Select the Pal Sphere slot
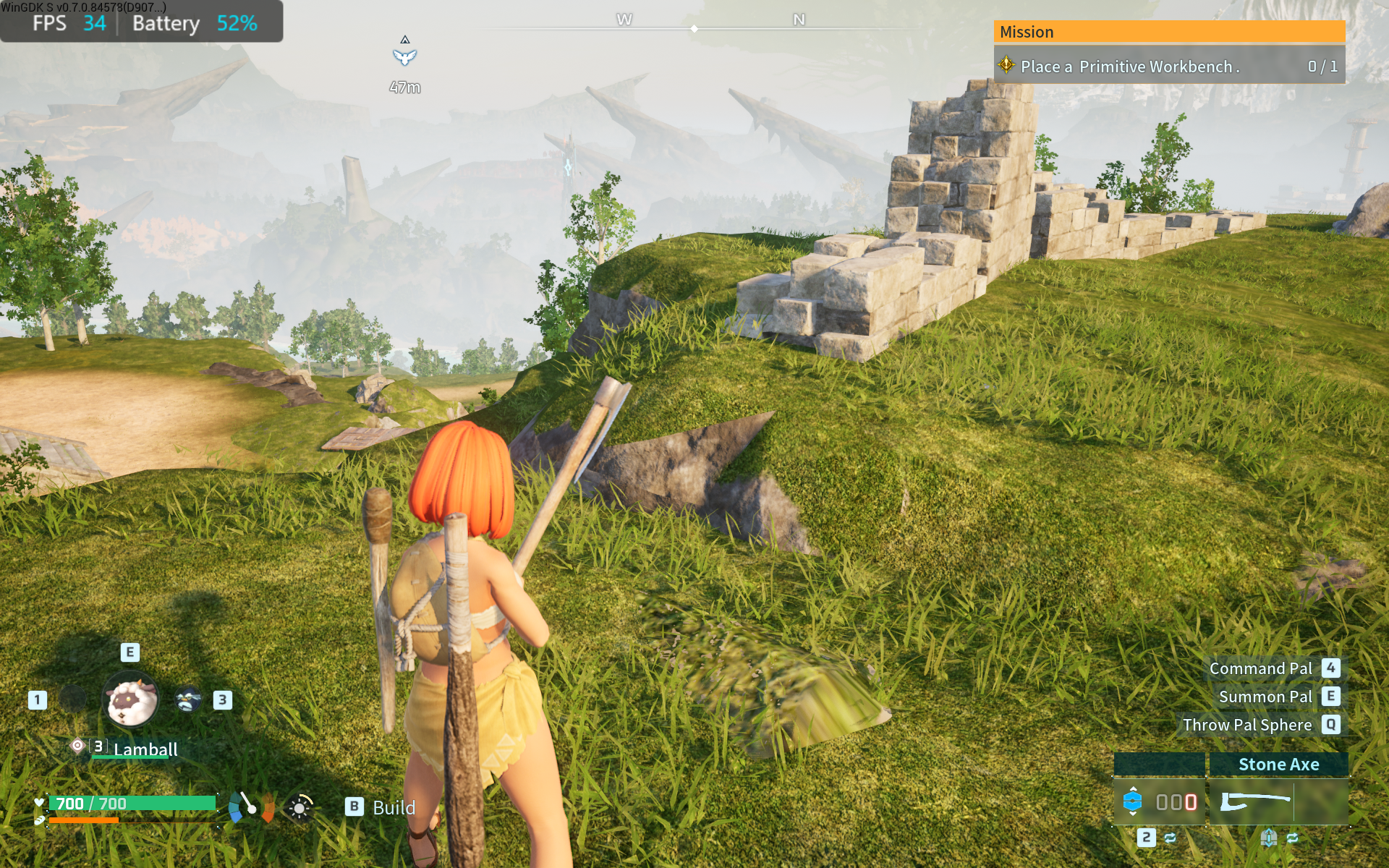The image size is (1389, 868). (x=1159, y=801)
